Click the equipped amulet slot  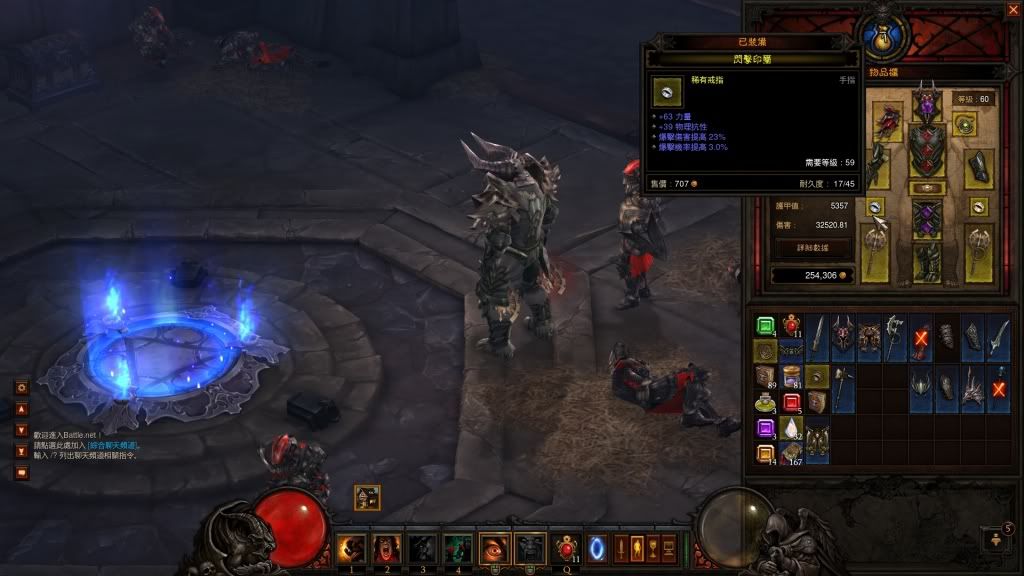[965, 124]
